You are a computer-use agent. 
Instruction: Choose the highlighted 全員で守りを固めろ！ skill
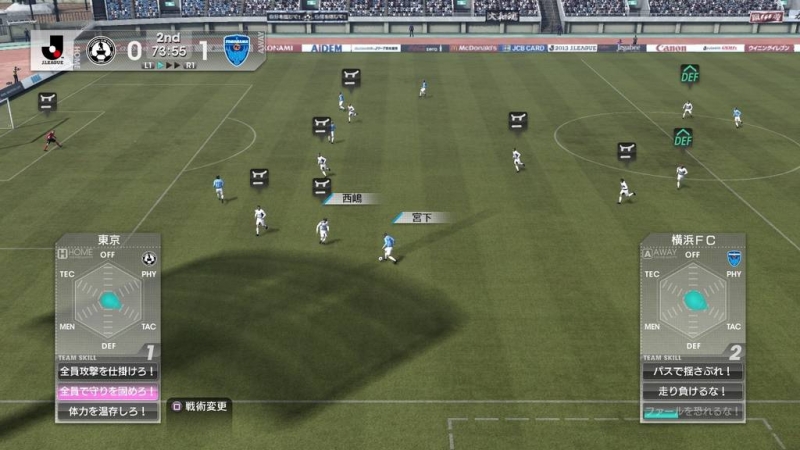(x=107, y=391)
